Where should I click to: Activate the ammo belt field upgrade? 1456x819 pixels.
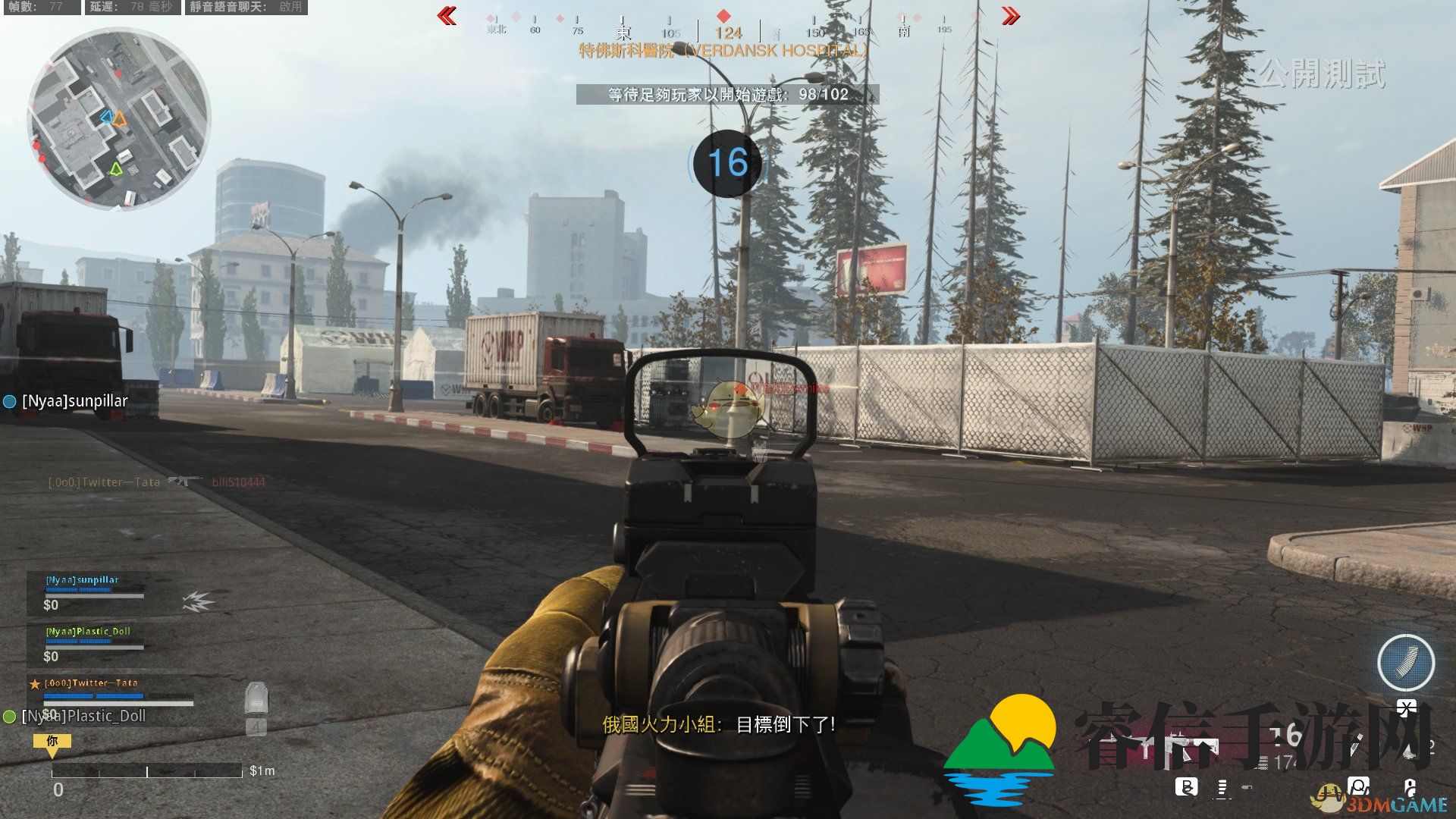click(x=1405, y=662)
